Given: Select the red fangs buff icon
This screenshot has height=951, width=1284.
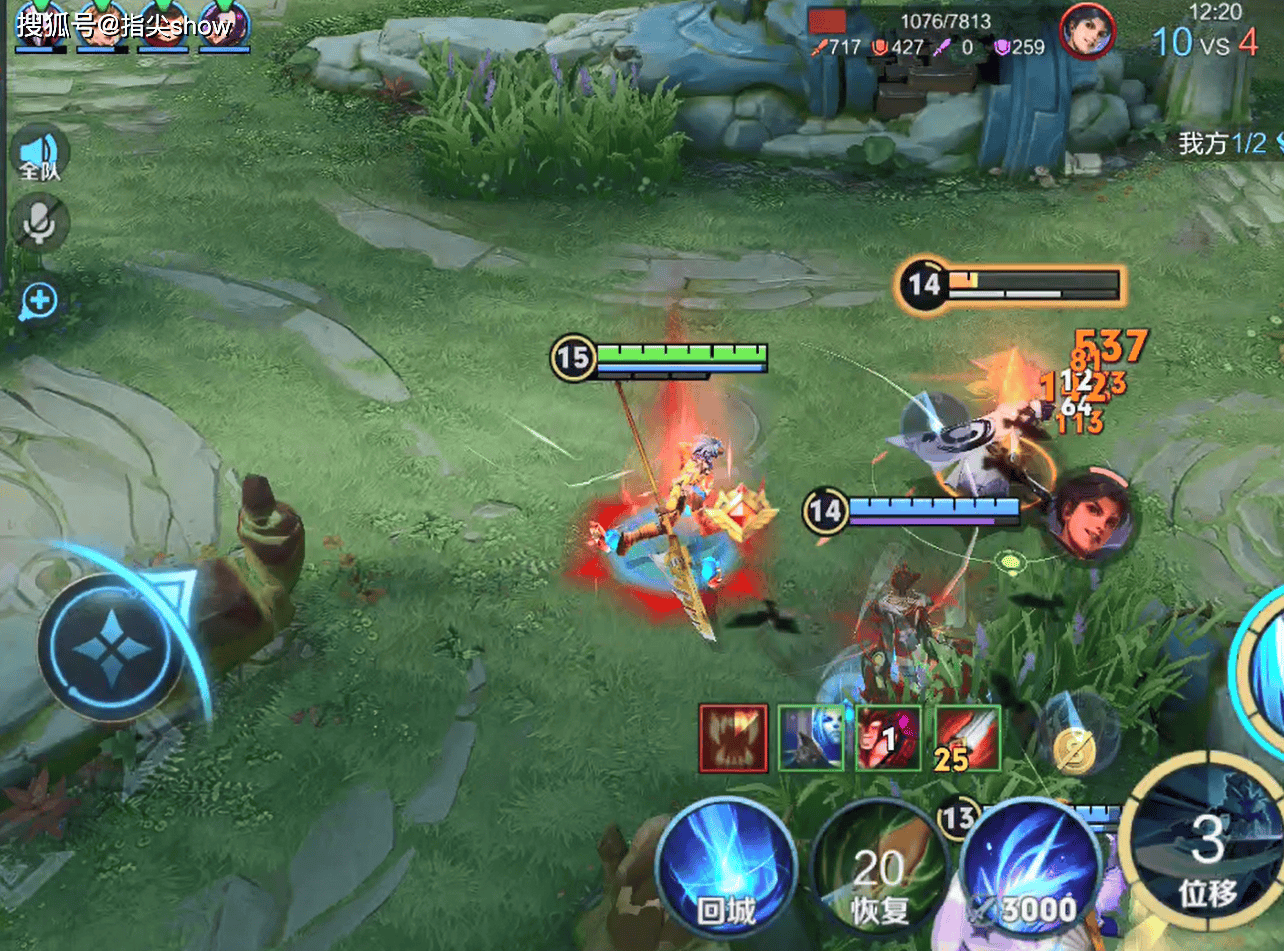Looking at the screenshot, I should [x=733, y=738].
